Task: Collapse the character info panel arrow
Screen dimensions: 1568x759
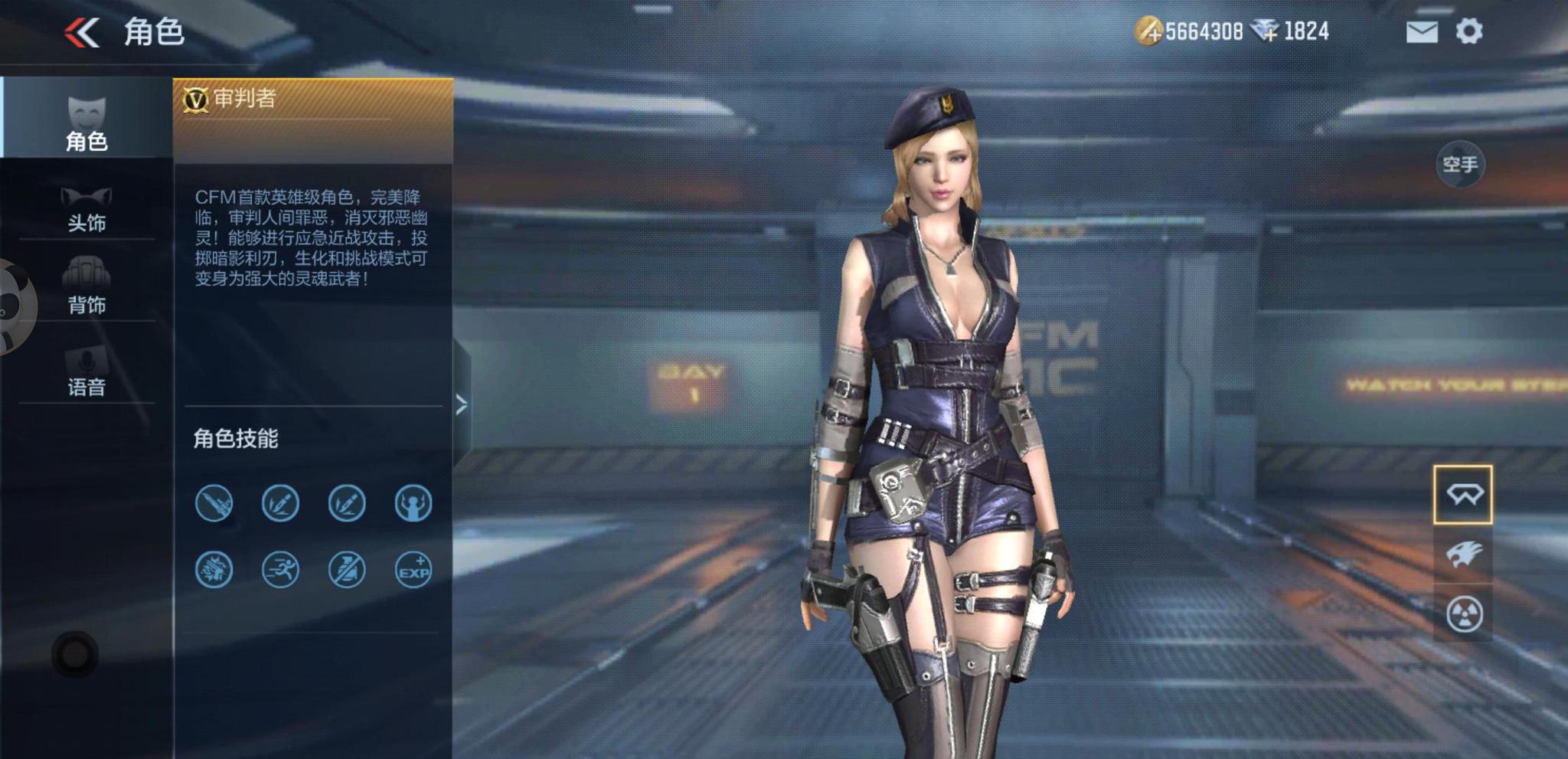Action: click(x=461, y=405)
